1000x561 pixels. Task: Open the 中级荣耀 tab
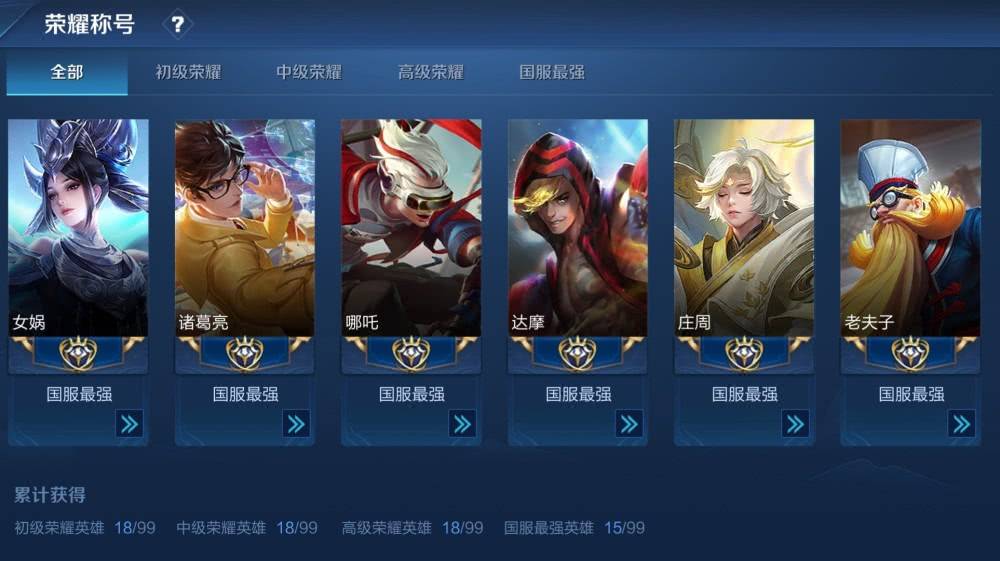(x=309, y=72)
